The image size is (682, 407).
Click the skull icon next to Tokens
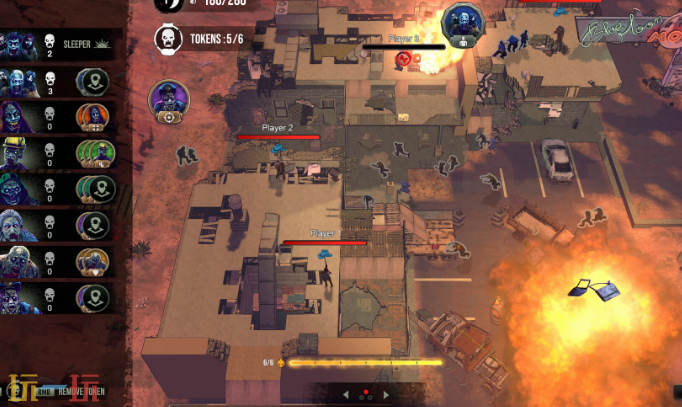point(169,39)
